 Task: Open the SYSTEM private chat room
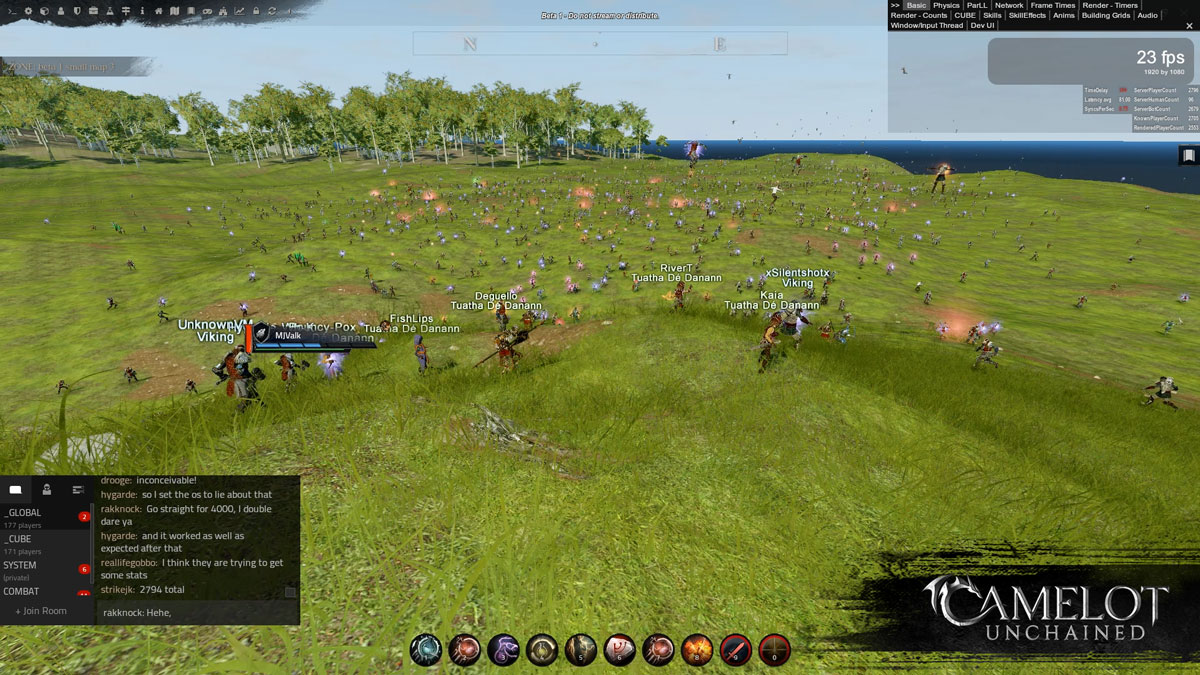[20, 565]
